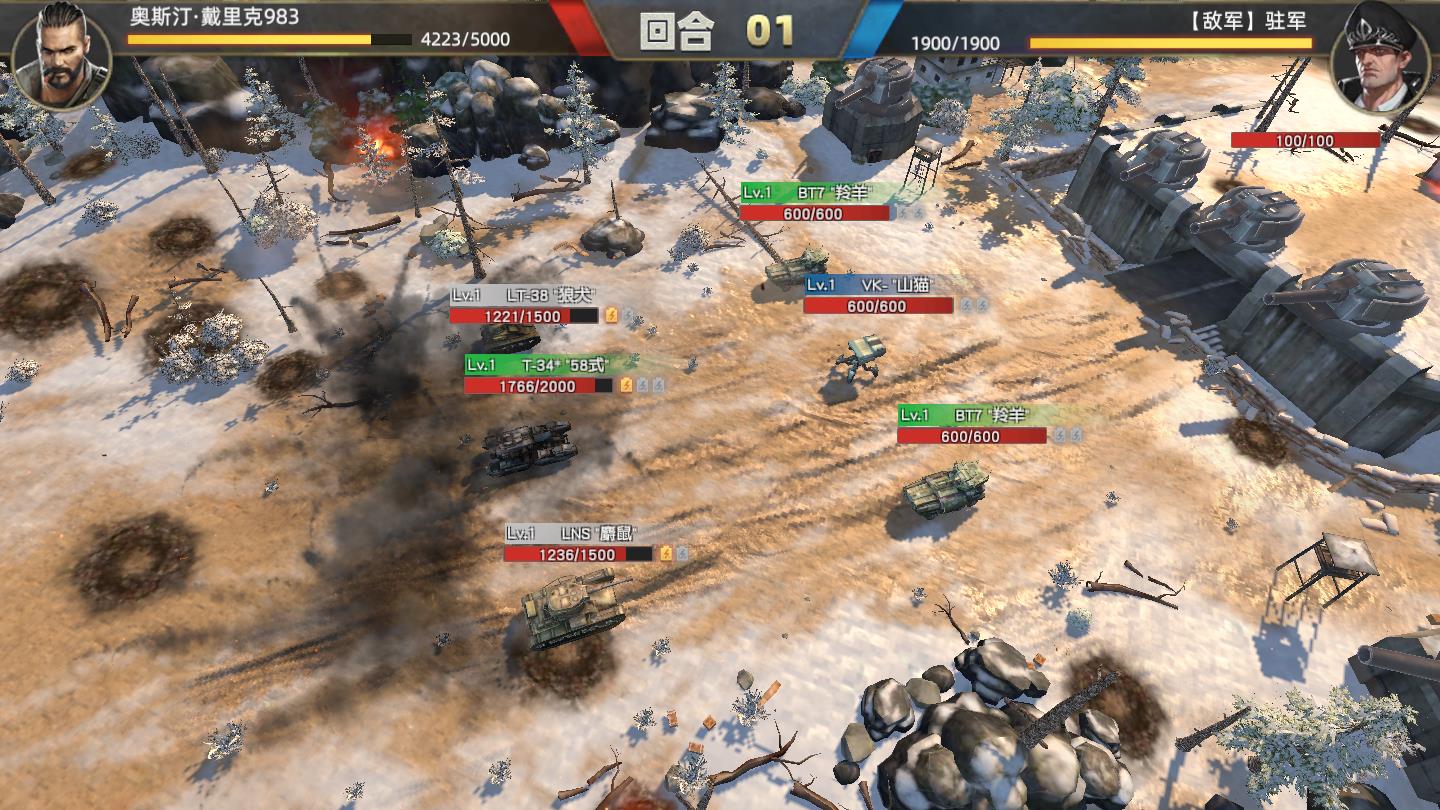Select player commander portrait of 奥斯汀·戴里克983
Viewport: 1440px width, 810px height.
click(x=62, y=55)
